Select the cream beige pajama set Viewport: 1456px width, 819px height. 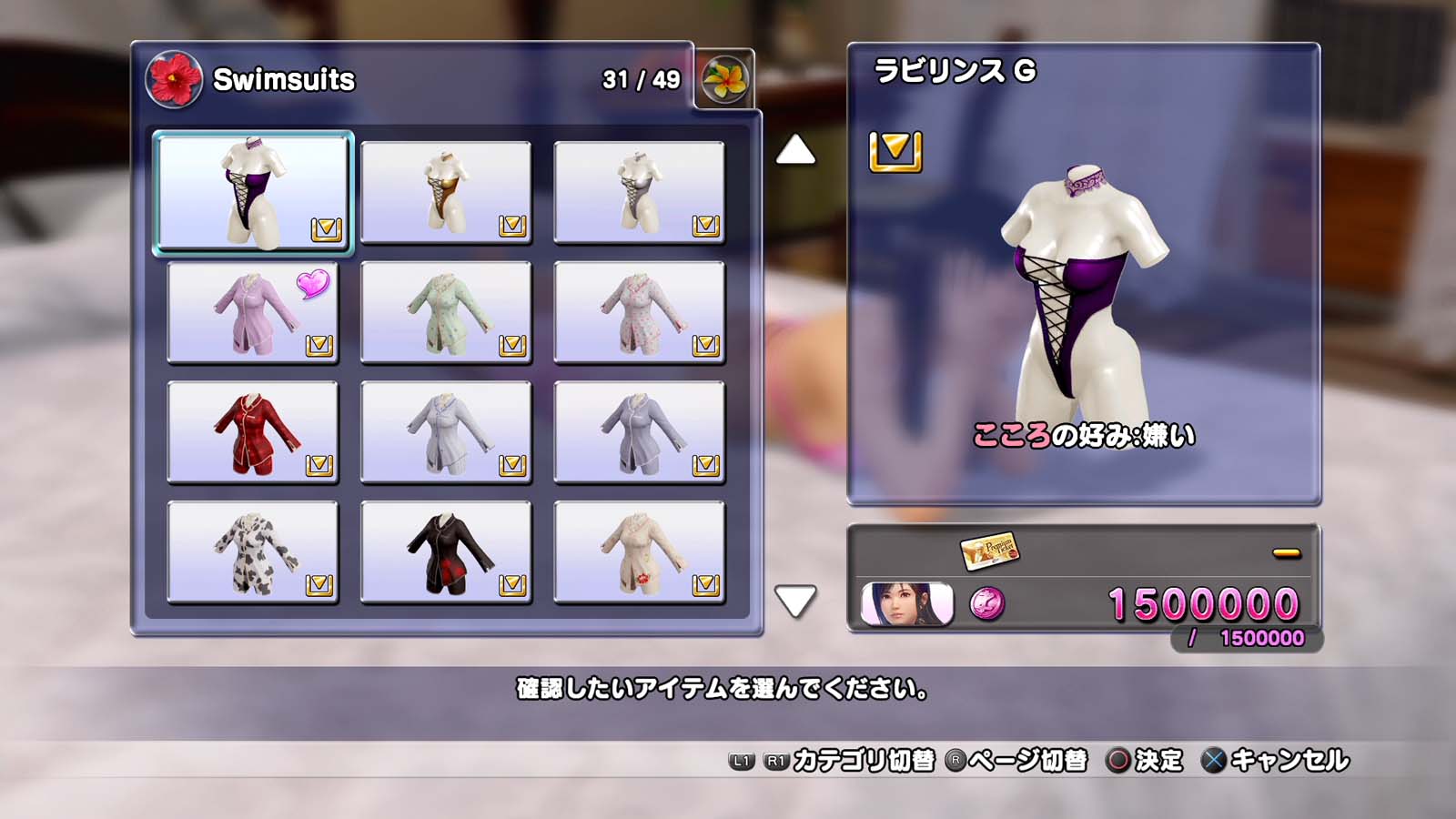[639, 552]
